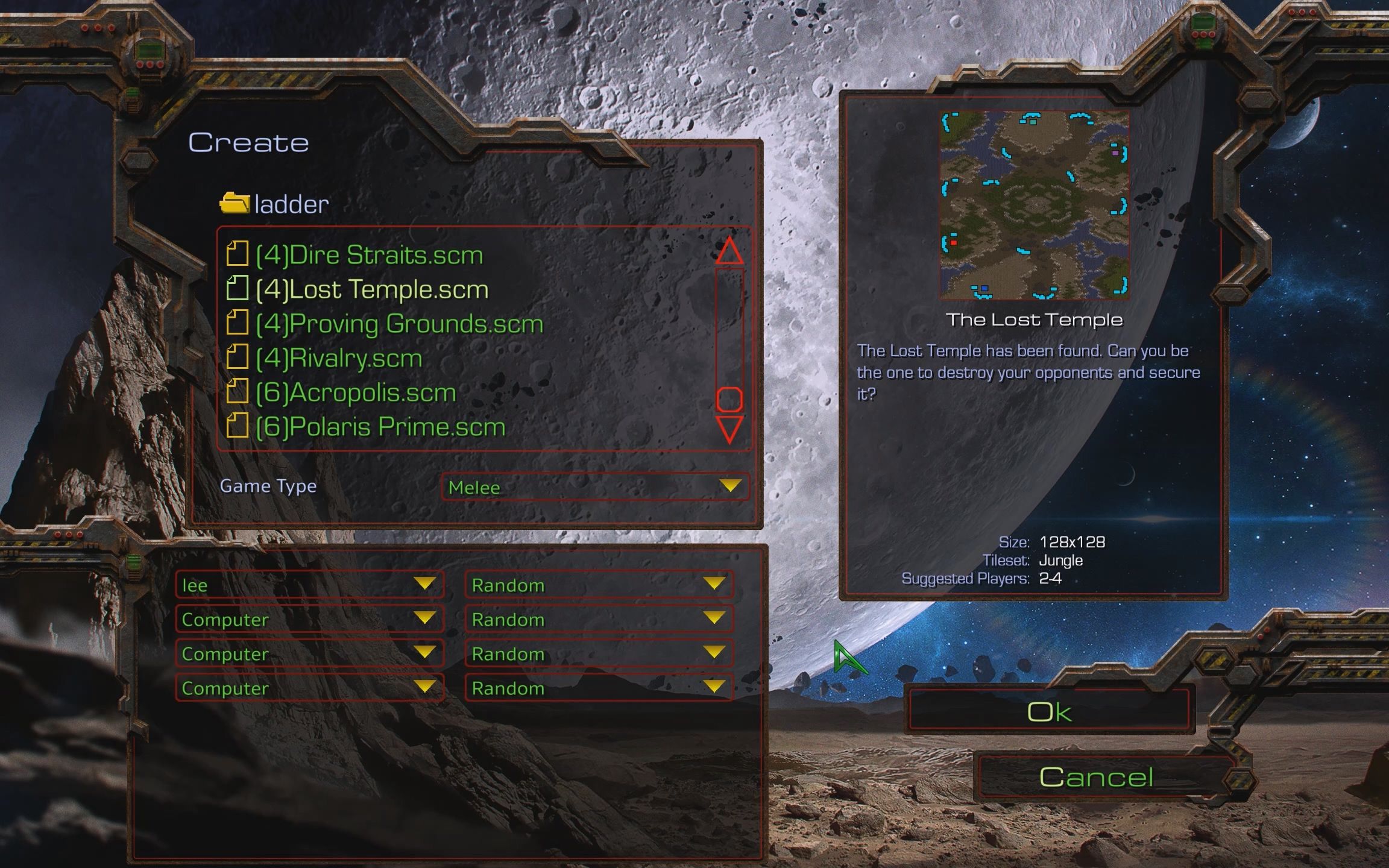The width and height of the screenshot is (1389, 868).
Task: Open the Game Type Melee dropdown
Action: (x=594, y=486)
